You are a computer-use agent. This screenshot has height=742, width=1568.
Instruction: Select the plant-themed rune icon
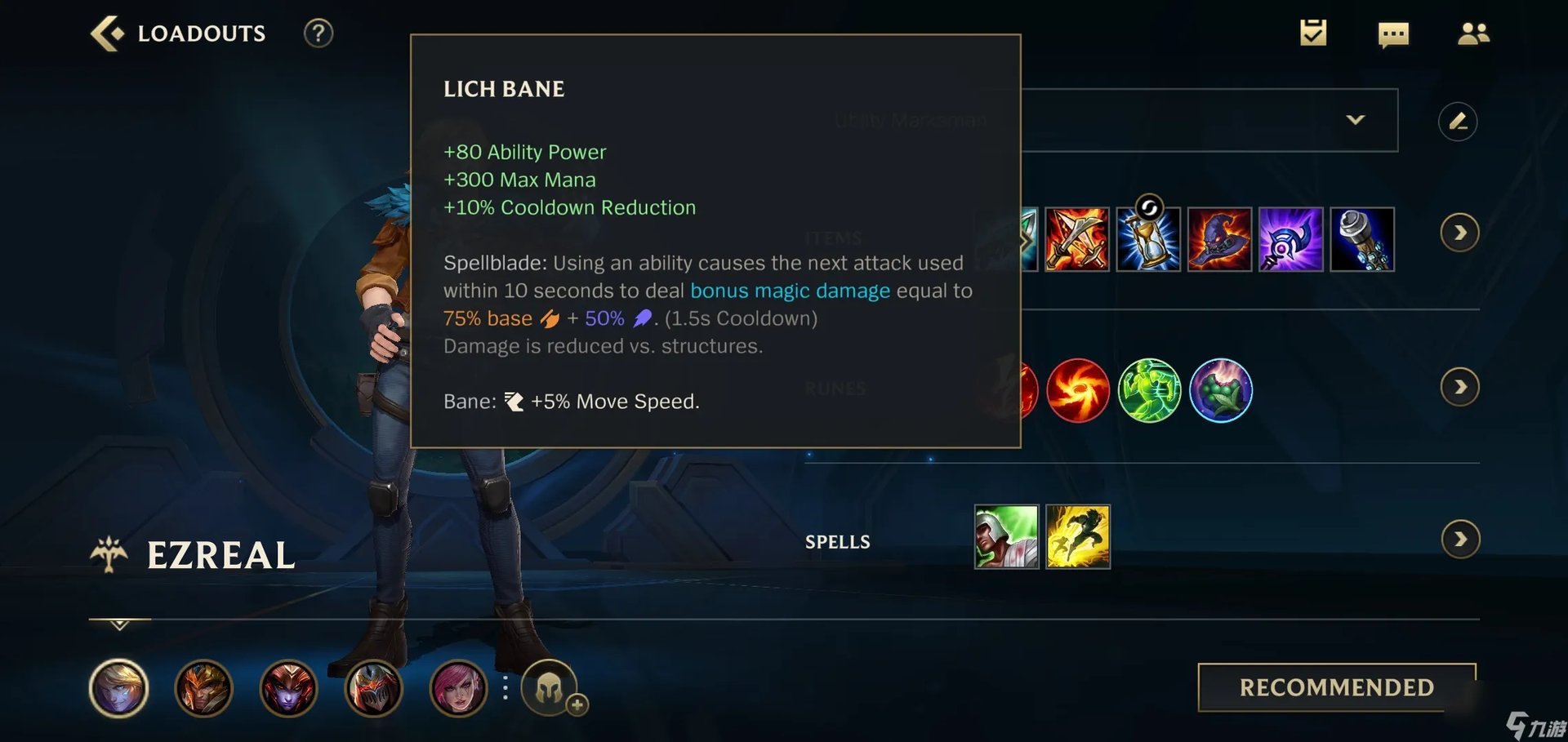pyautogui.click(x=1222, y=390)
